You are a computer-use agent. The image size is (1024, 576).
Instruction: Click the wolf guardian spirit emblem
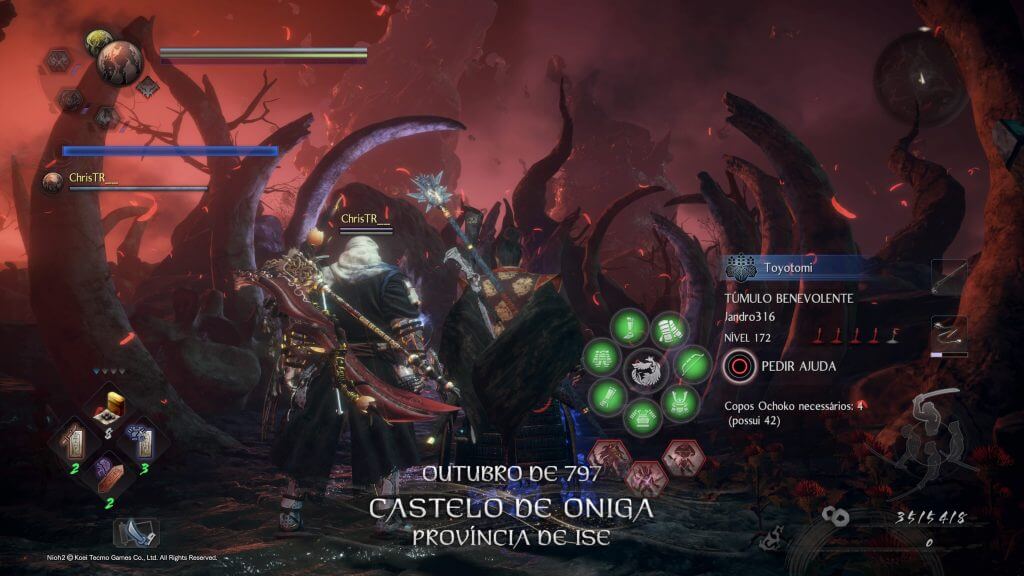(645, 372)
